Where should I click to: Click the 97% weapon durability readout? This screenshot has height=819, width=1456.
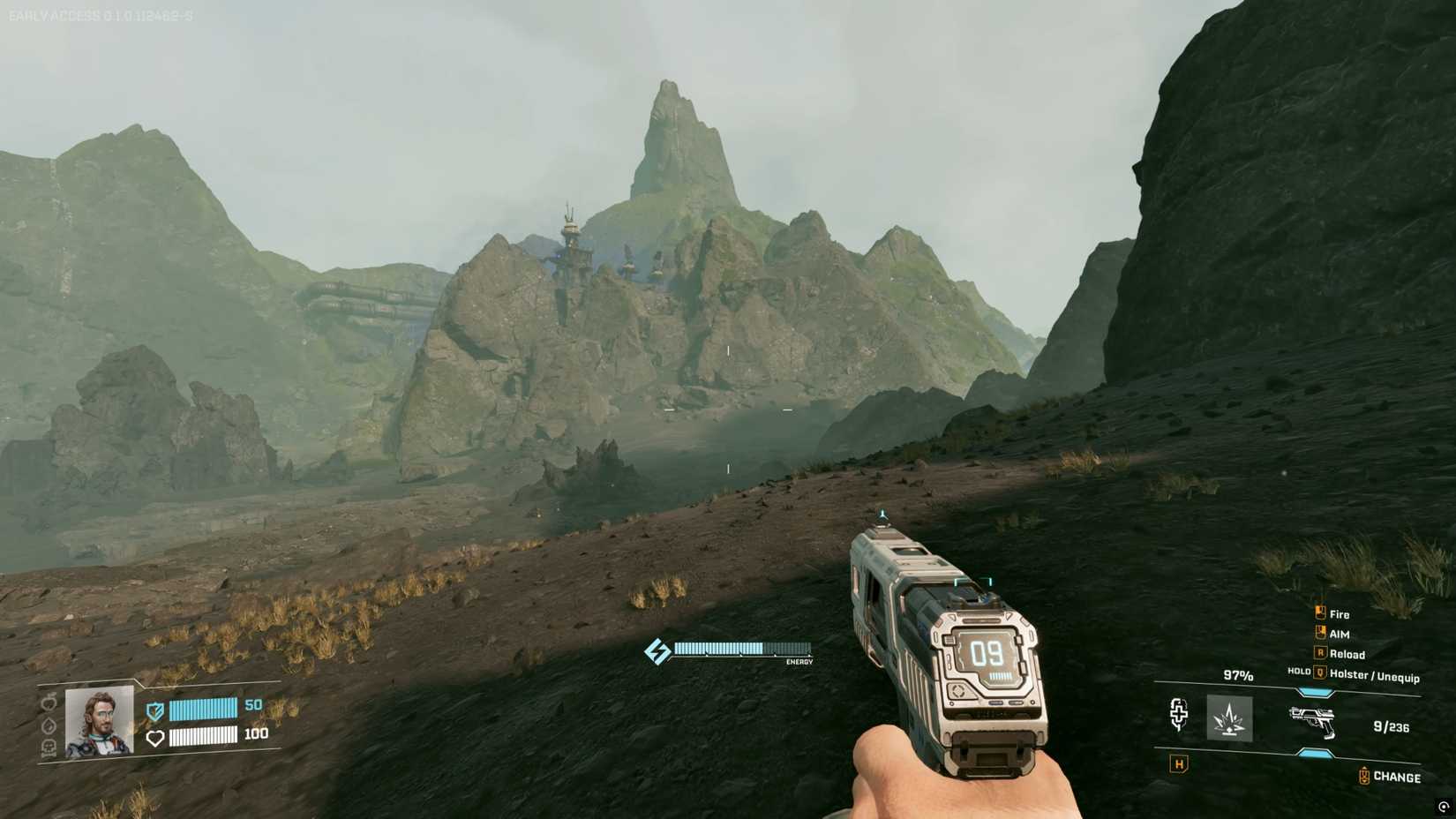[1239, 675]
